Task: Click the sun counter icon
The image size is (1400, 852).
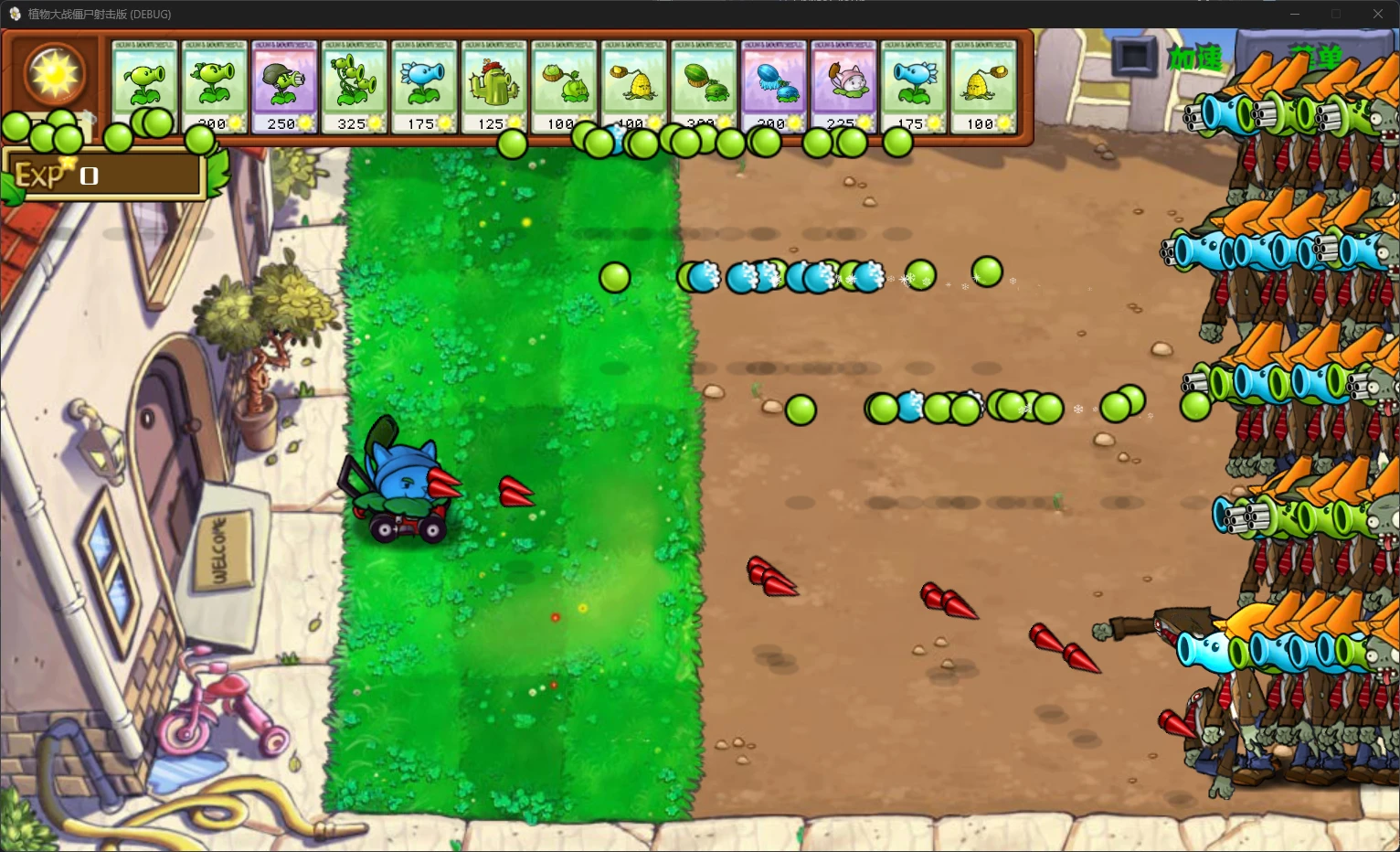Action: click(x=52, y=75)
